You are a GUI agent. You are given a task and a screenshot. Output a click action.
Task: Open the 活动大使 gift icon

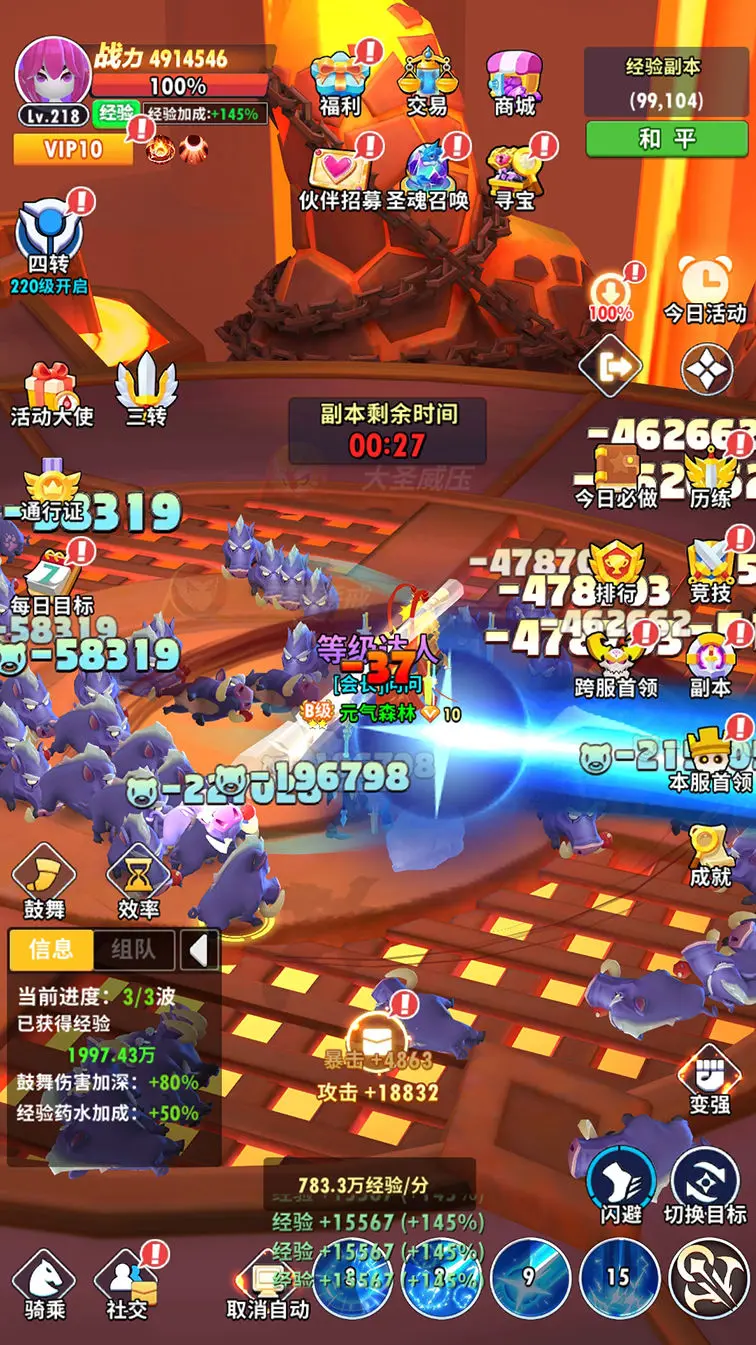(51, 394)
